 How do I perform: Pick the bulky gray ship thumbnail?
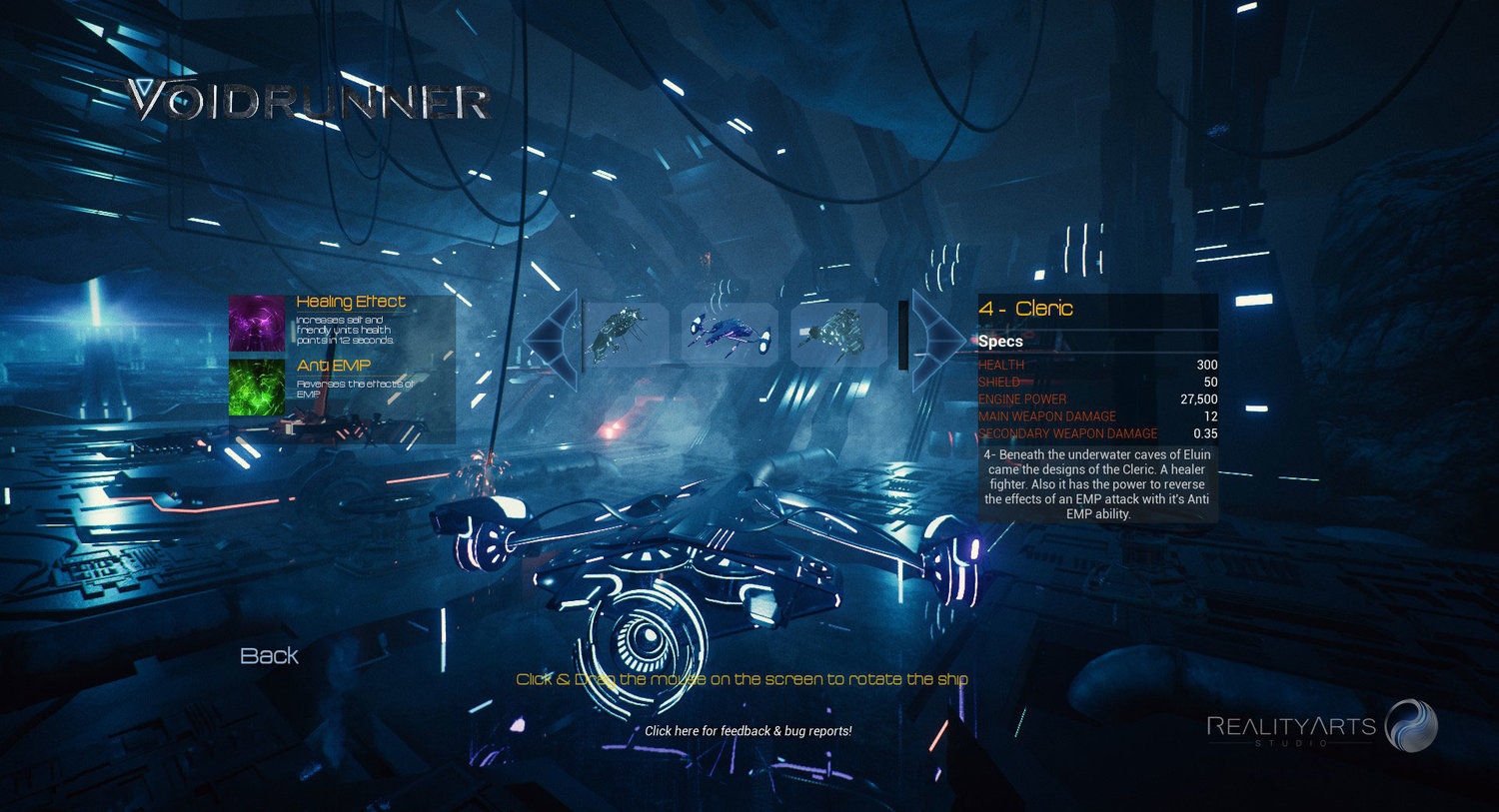coord(837,335)
